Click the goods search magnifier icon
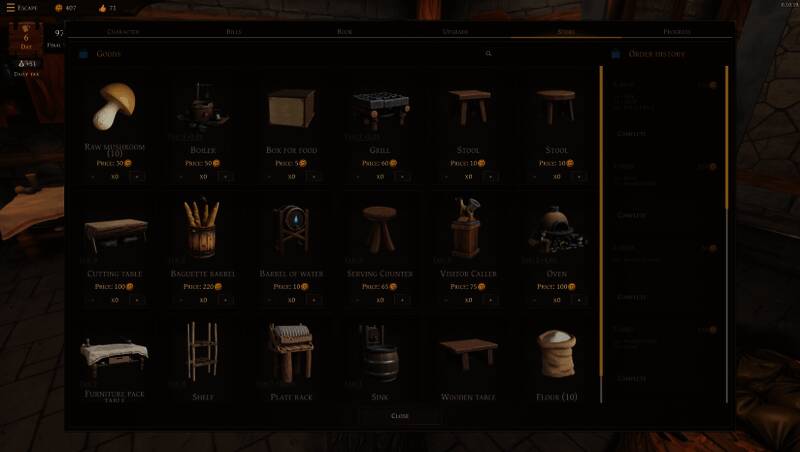This screenshot has height=452, width=800. pos(488,54)
